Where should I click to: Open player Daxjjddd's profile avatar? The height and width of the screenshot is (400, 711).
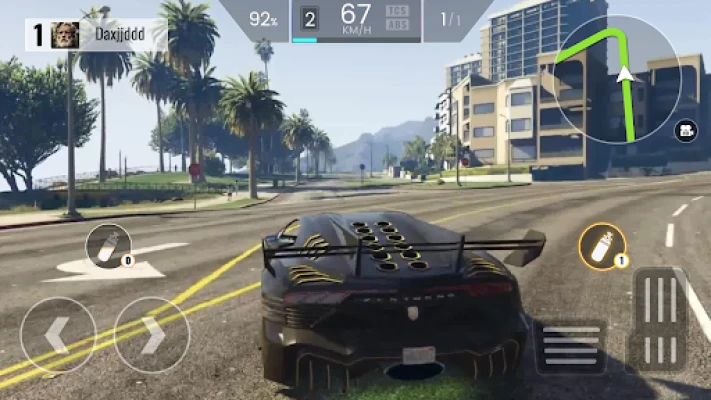[65, 34]
